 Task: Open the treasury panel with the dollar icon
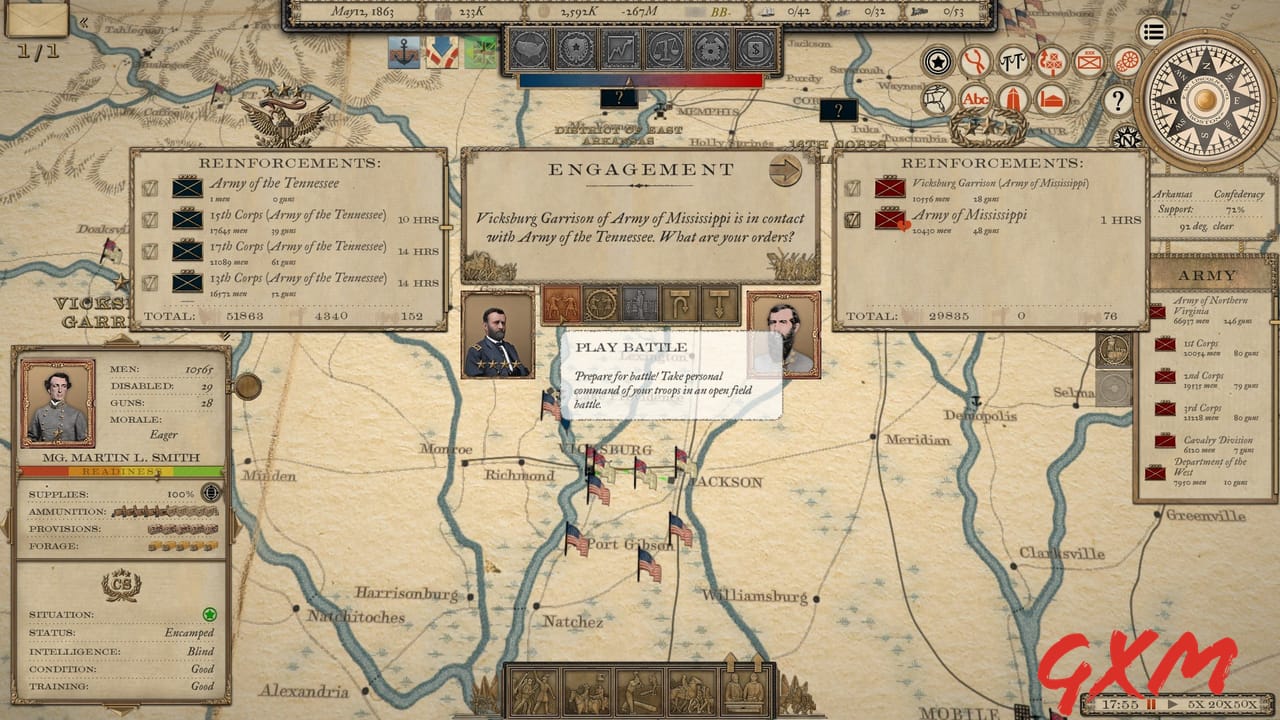[x=754, y=50]
